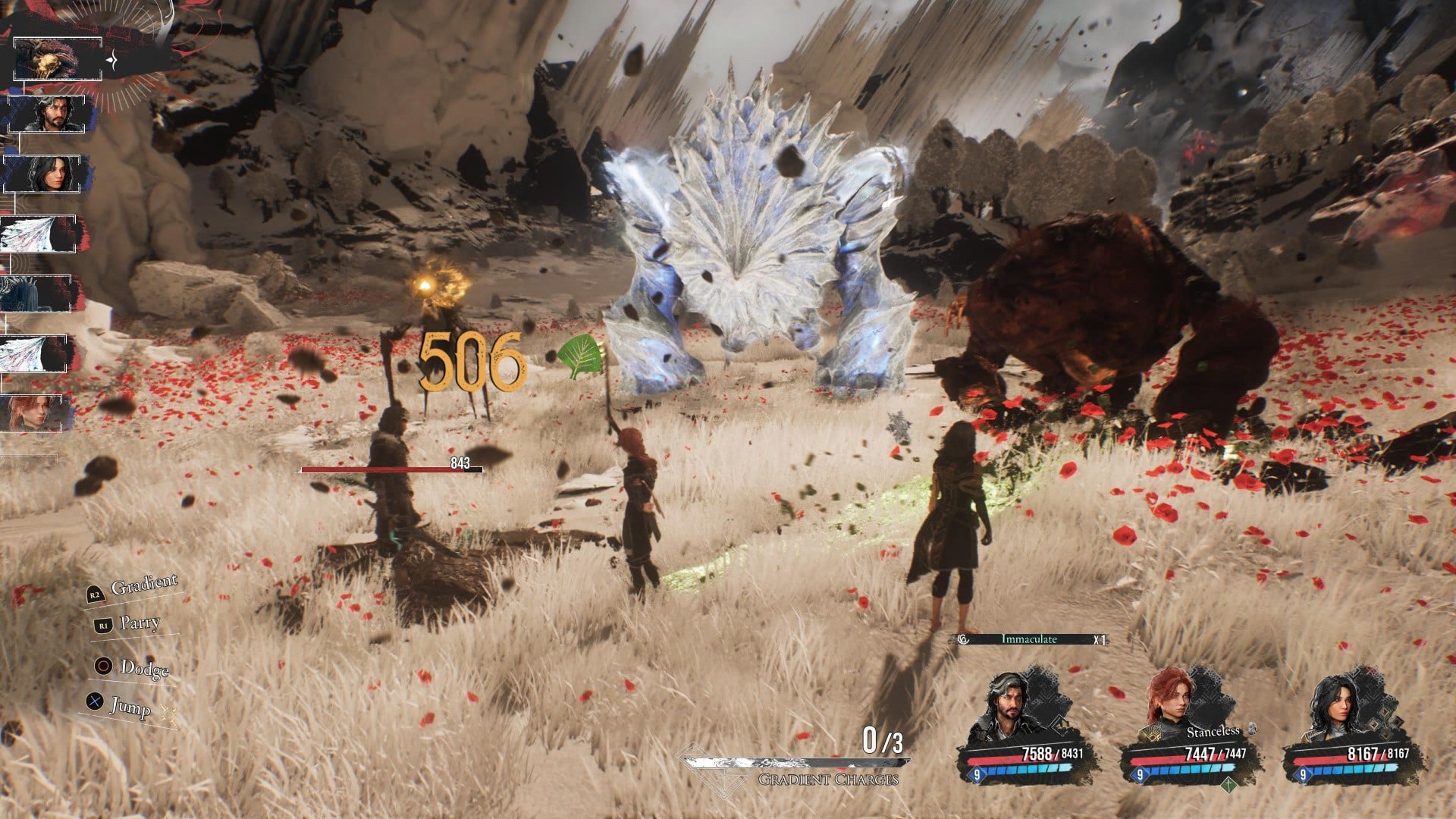
Task: Click the red-haired woman's turn order portrait
Action: (38, 413)
